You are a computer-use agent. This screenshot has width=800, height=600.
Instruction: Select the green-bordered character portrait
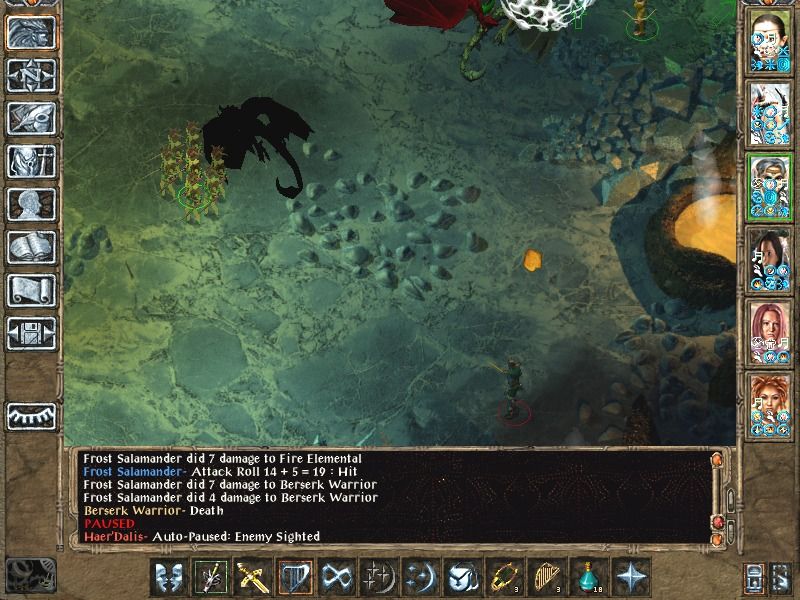tap(769, 187)
